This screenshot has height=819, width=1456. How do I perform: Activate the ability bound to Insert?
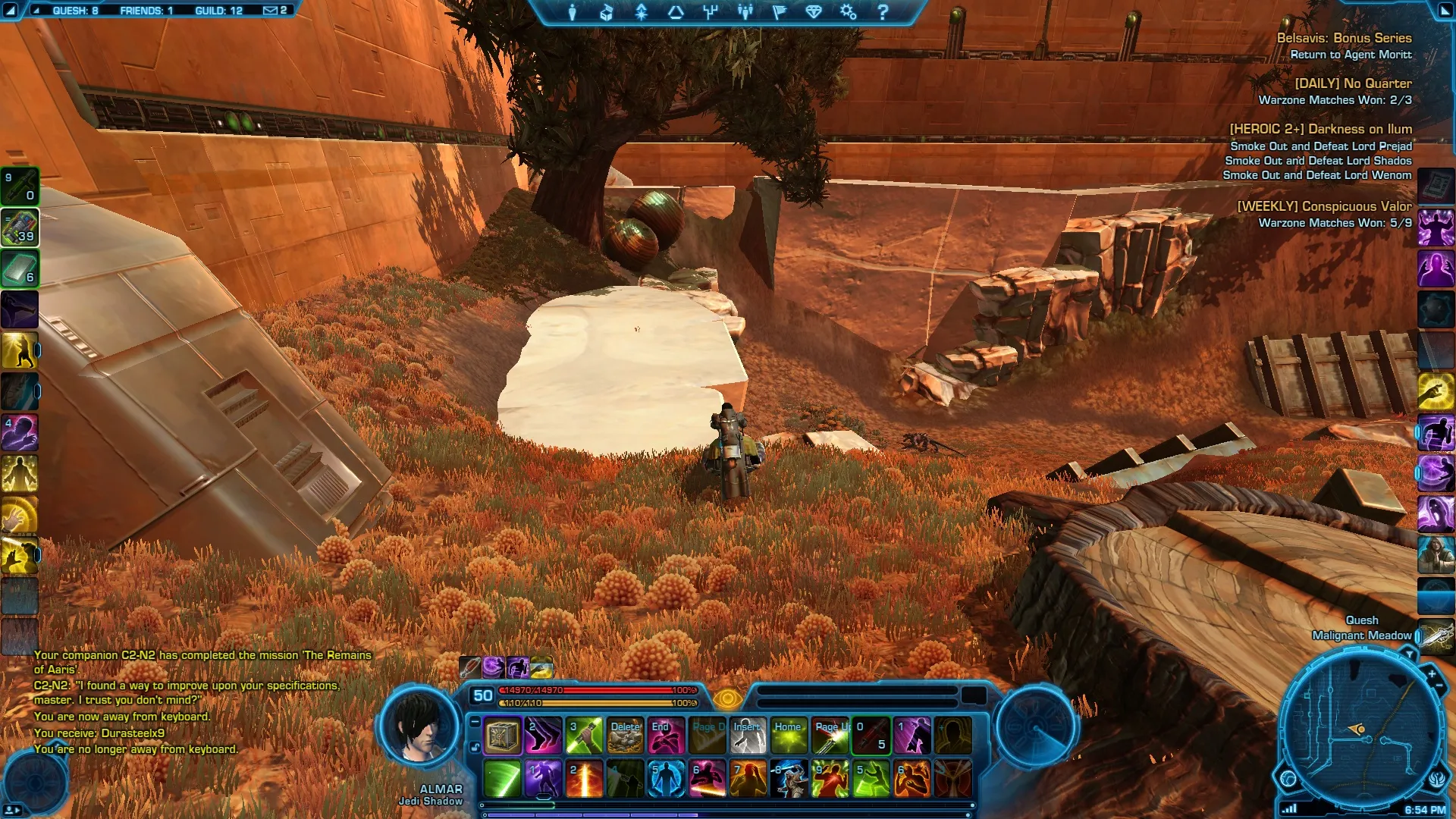(x=748, y=736)
